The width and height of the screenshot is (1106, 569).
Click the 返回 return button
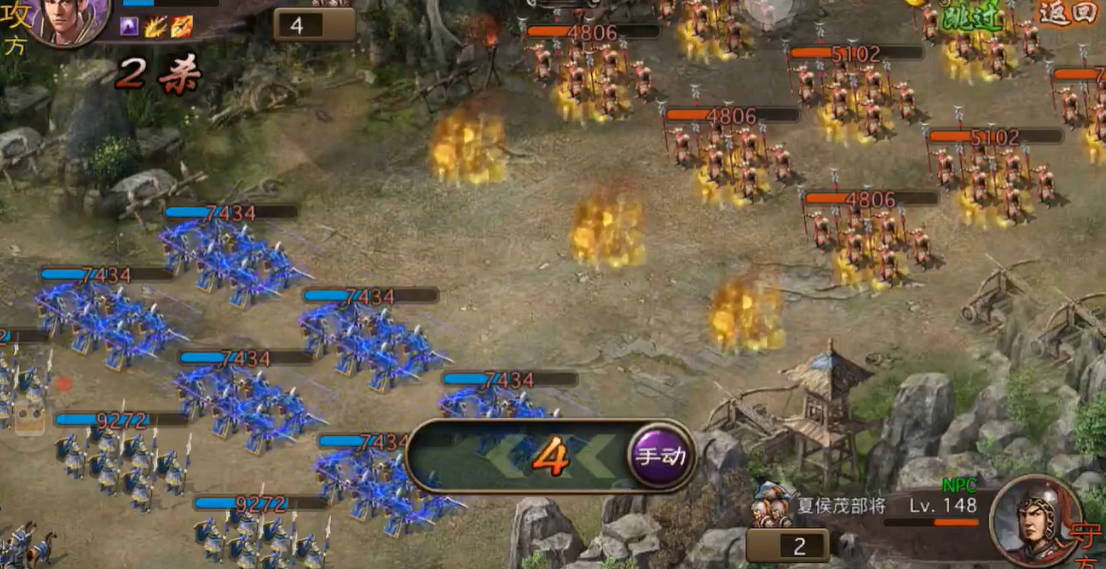pos(1065,14)
